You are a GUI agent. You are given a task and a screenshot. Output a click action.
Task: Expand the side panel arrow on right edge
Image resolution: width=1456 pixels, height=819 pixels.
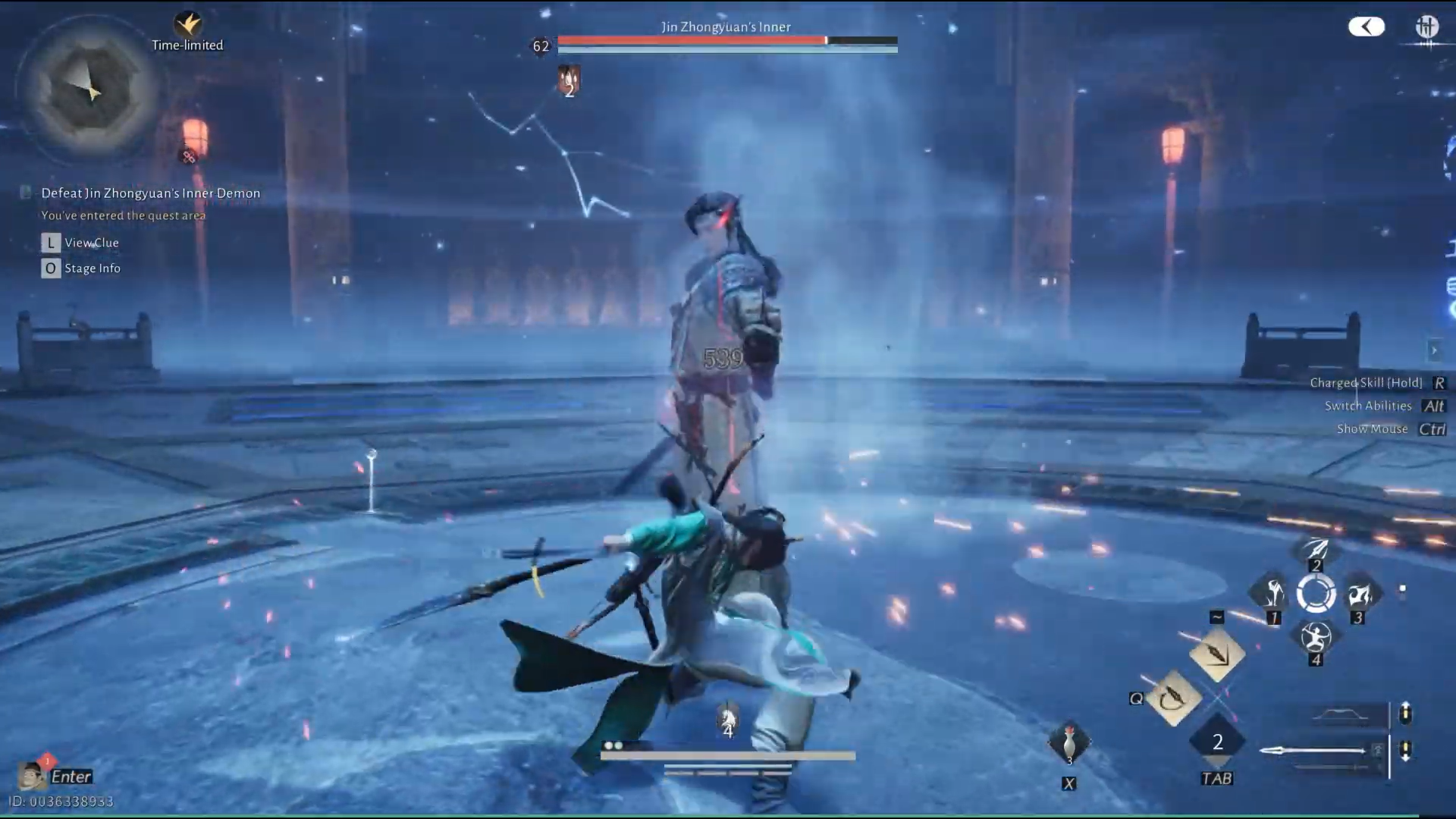point(1434,350)
